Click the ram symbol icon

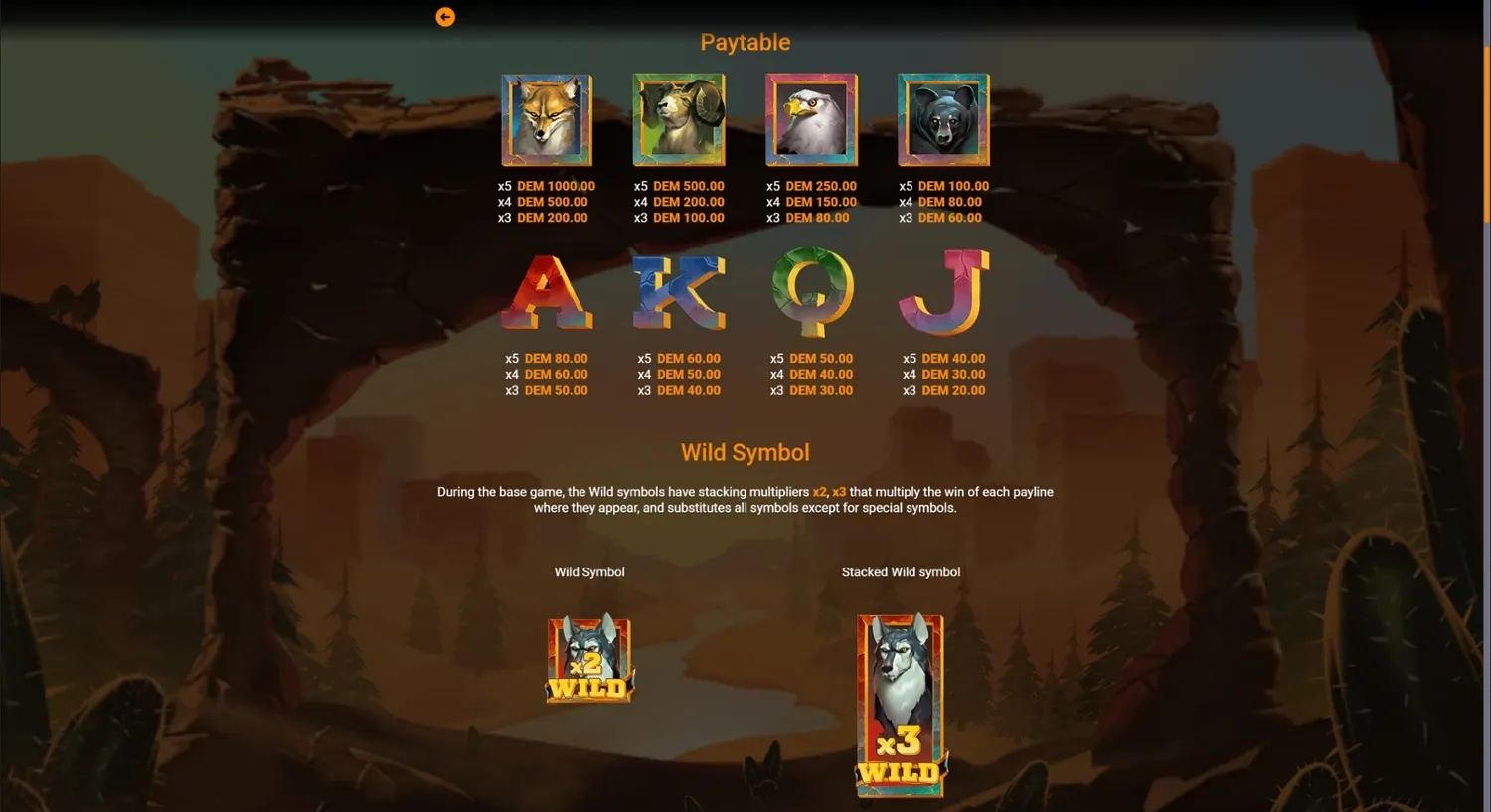coord(679,119)
